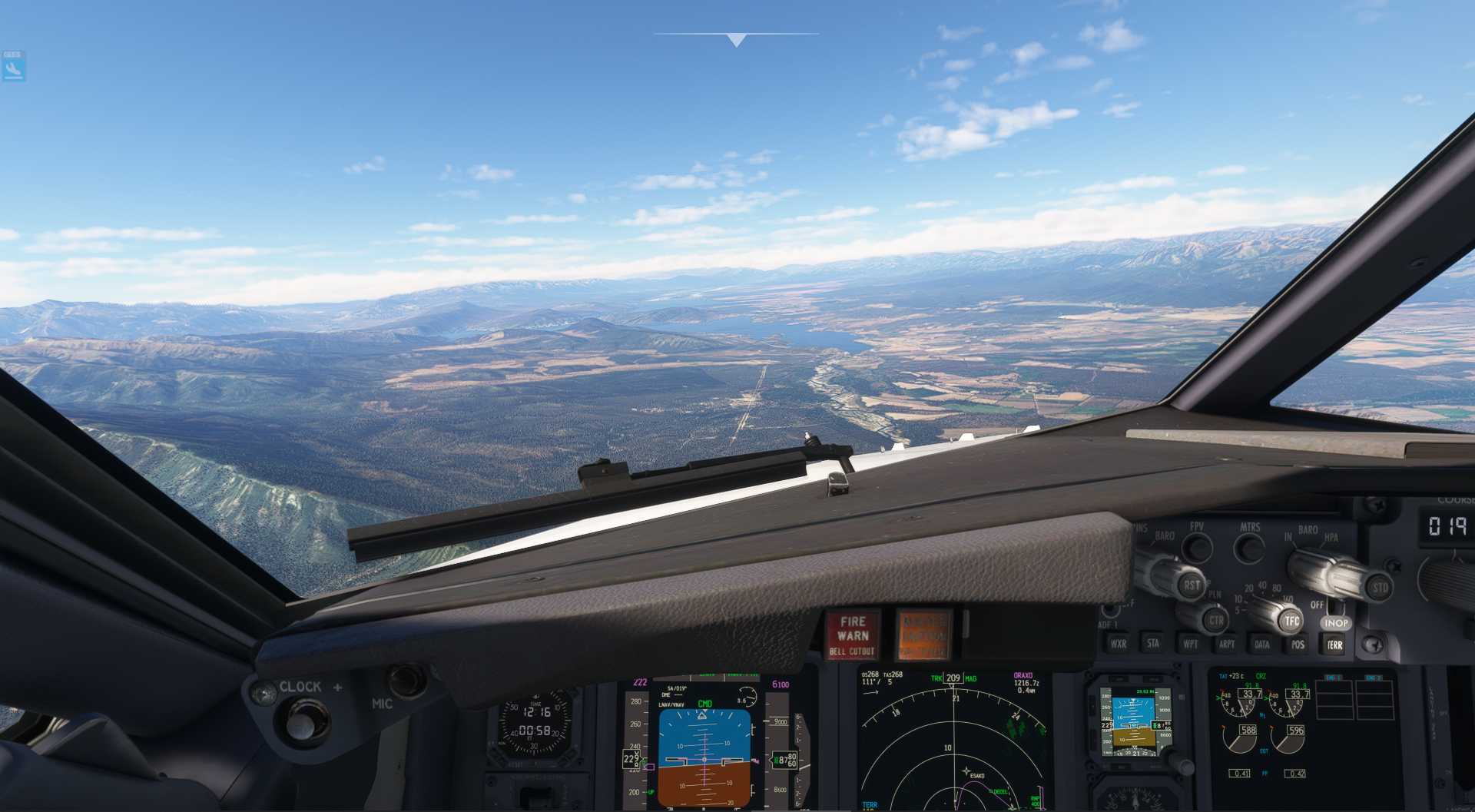
Task: Open the GEES landing overlay icon
Action: coord(13,67)
